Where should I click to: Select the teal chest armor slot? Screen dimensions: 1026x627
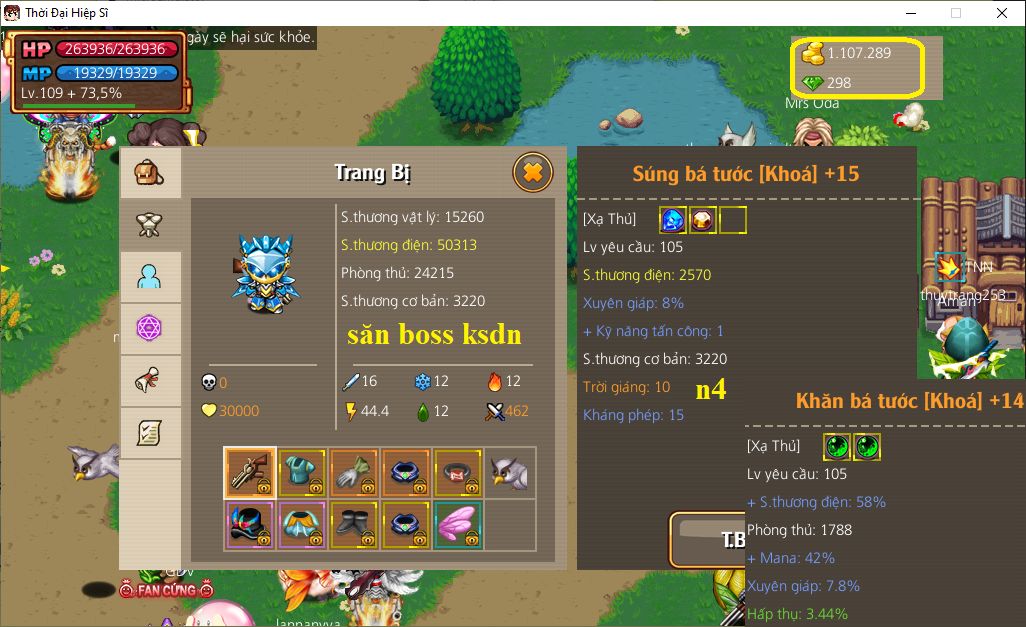pos(302,472)
